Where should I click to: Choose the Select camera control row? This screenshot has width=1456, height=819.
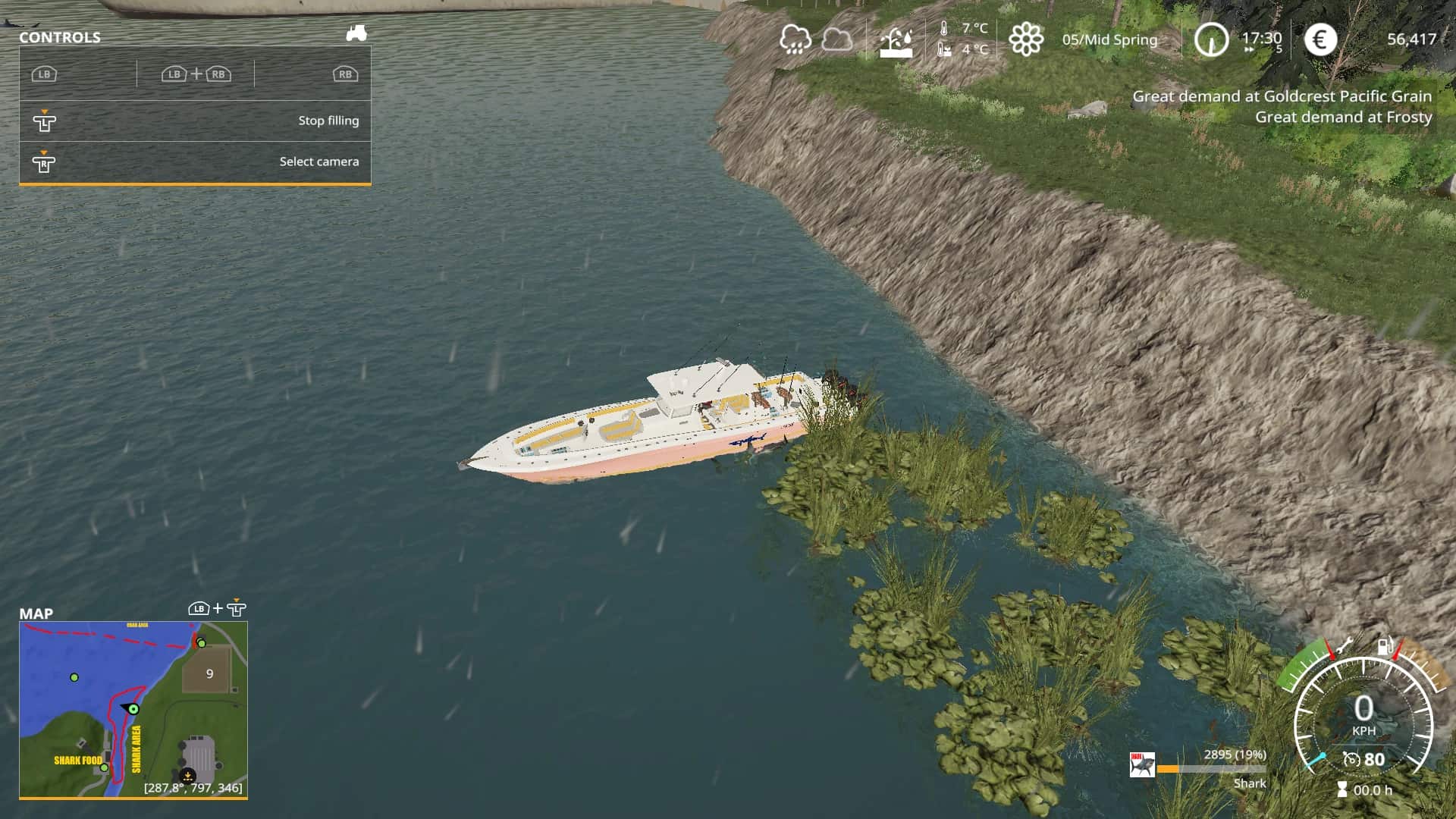coord(195,162)
